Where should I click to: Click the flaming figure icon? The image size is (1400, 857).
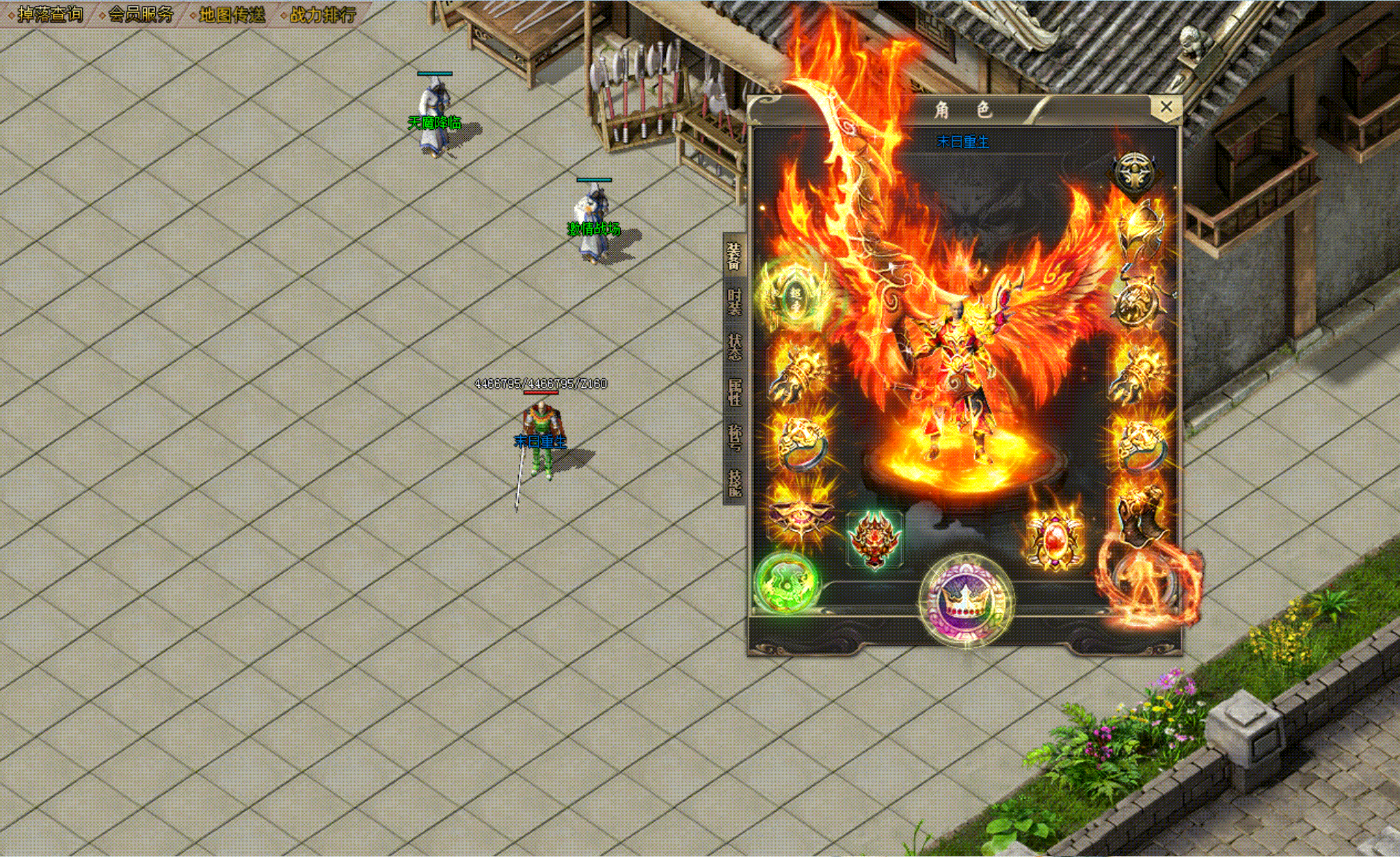[x=1140, y=581]
